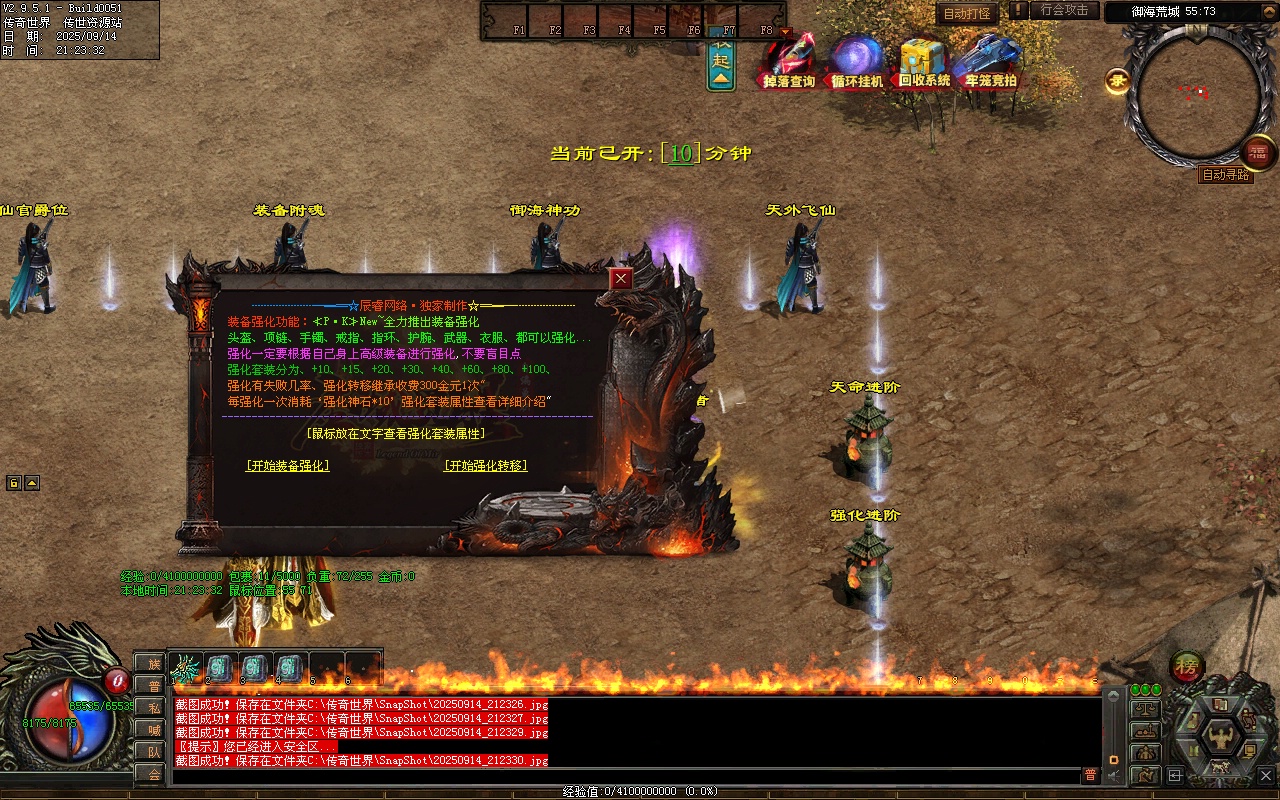Open the character panel muscle-figure icon
The height and width of the screenshot is (800, 1280).
point(1220,740)
